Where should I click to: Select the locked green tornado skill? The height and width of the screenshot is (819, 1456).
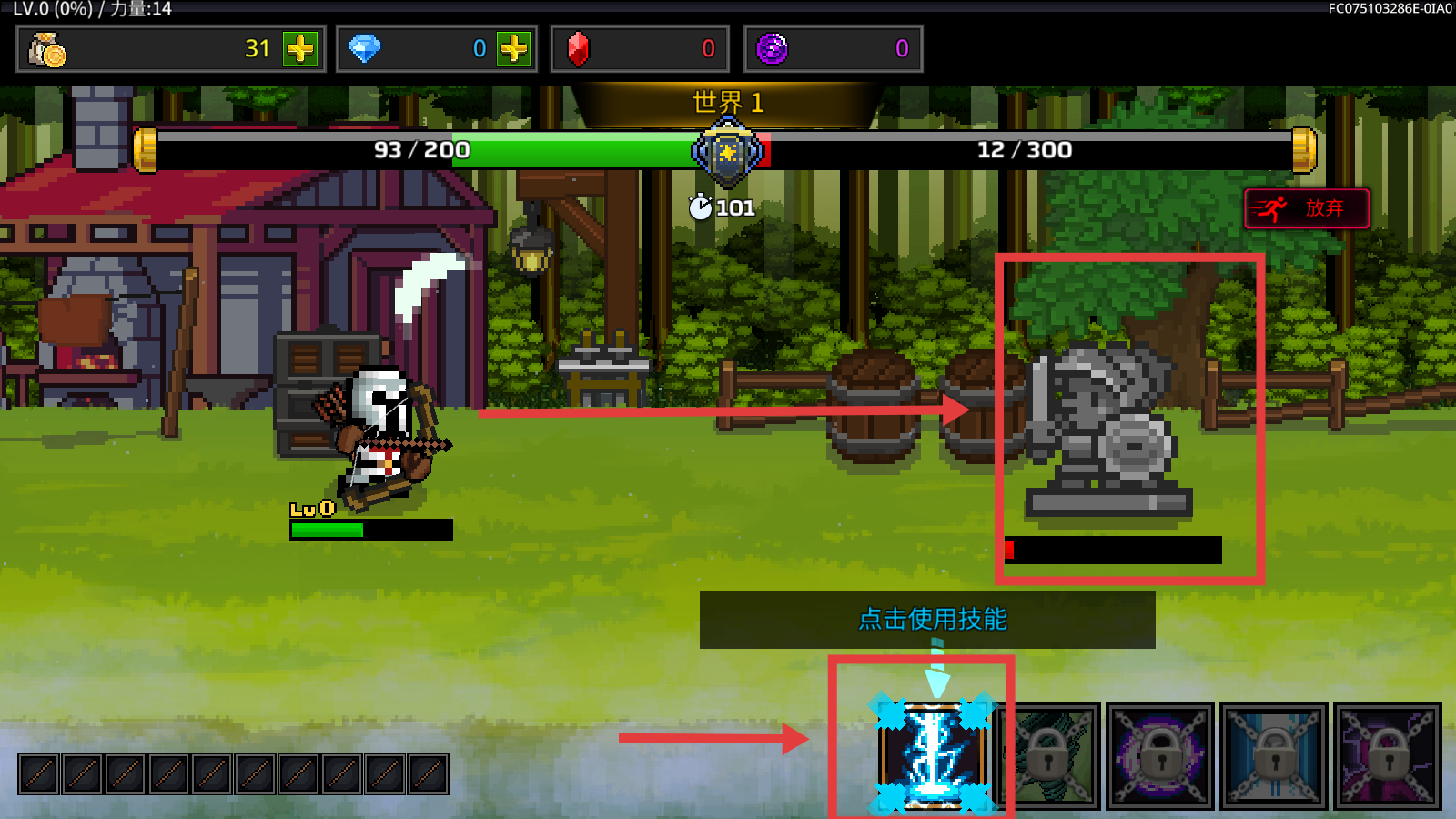(1050, 755)
